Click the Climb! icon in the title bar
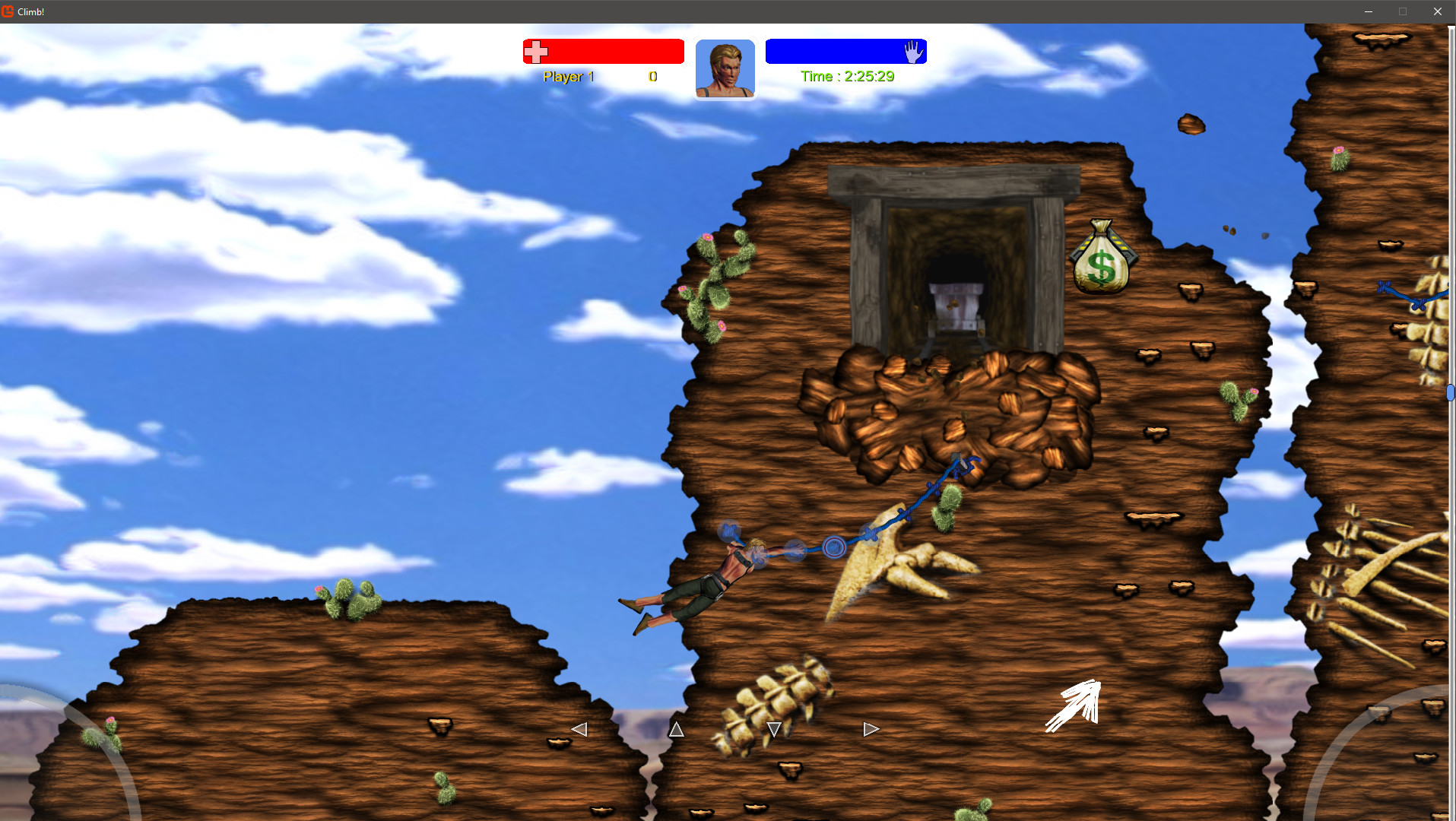This screenshot has width=1456, height=821. (8, 11)
